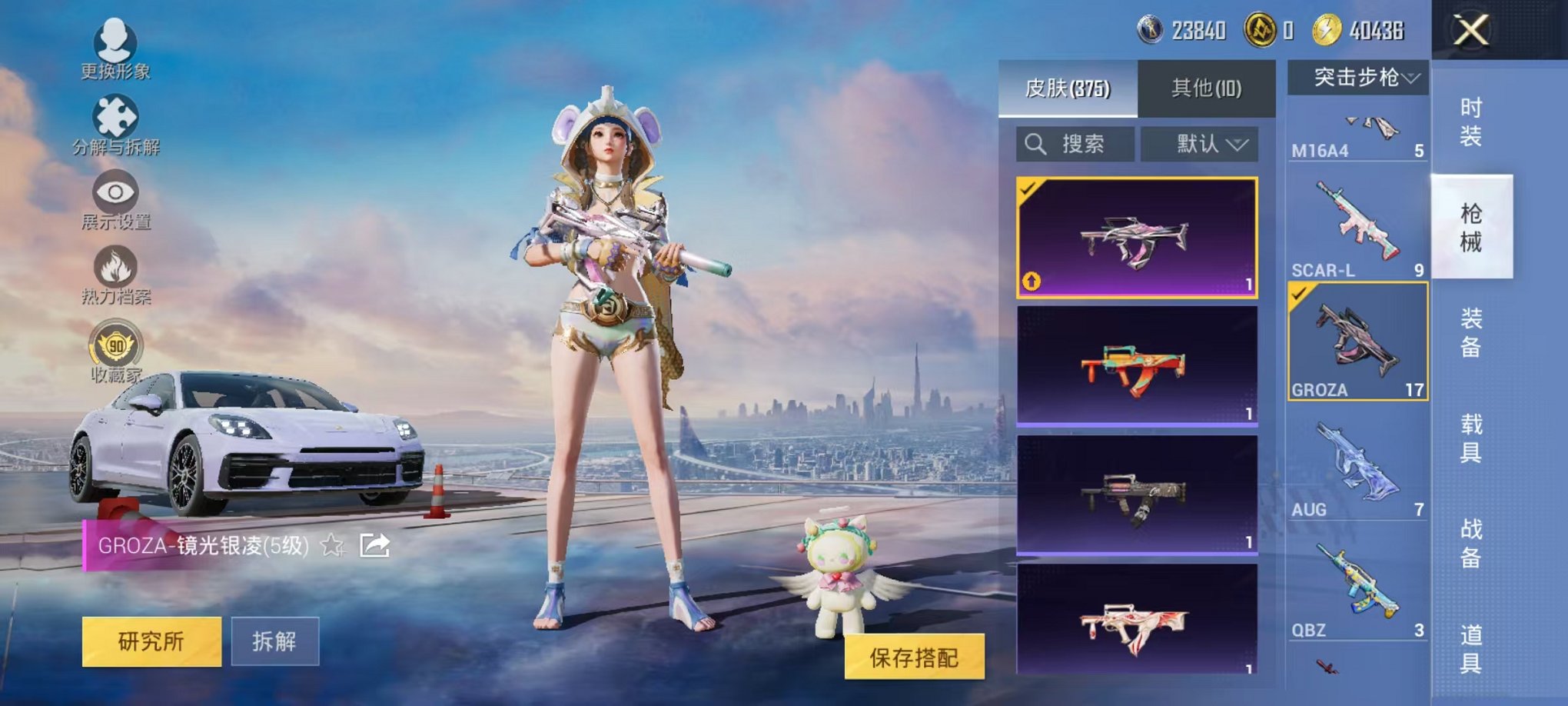The image size is (1568, 706).
Task: Switch to the 其他(10) tab
Action: (x=1207, y=88)
